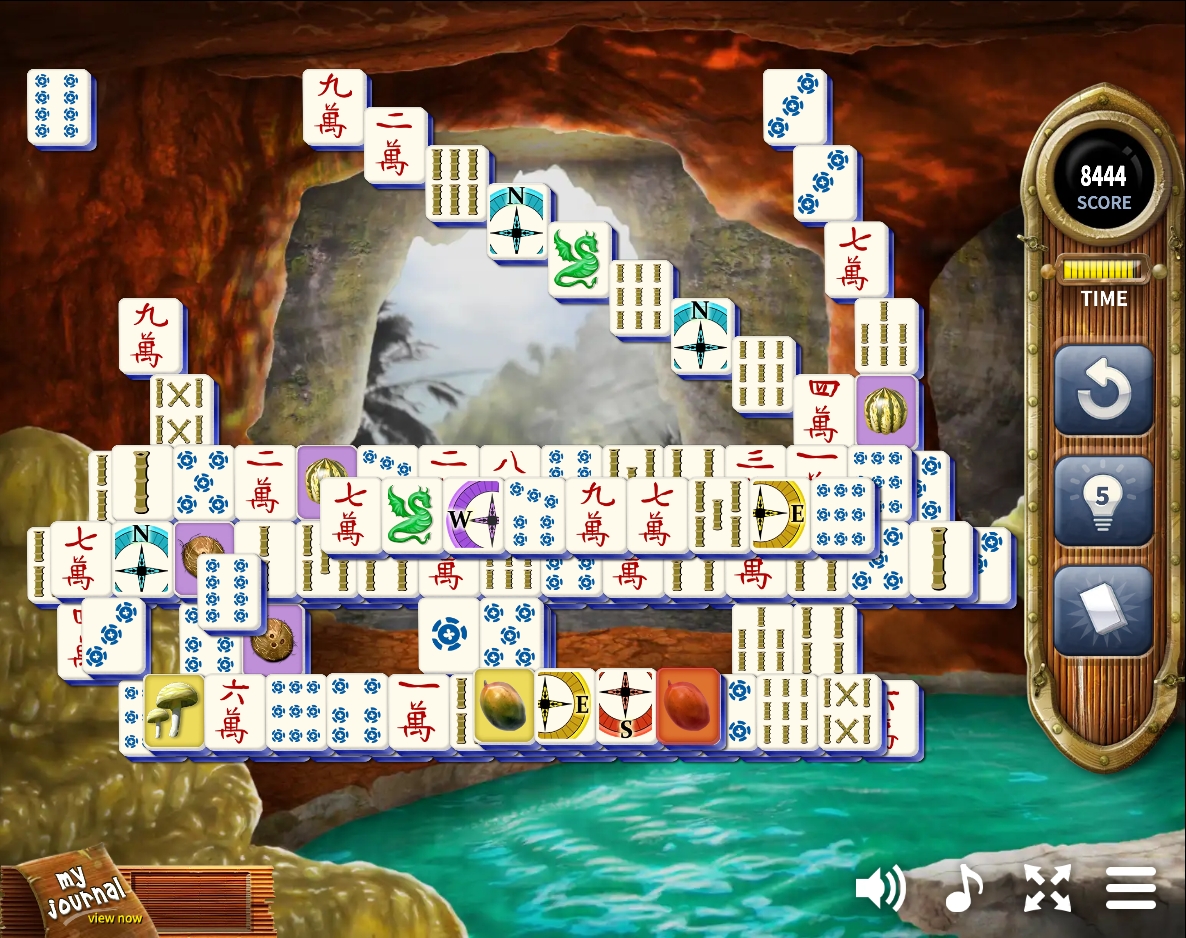This screenshot has width=1186, height=938.
Task: Pick the South compass tile
Action: [626, 706]
